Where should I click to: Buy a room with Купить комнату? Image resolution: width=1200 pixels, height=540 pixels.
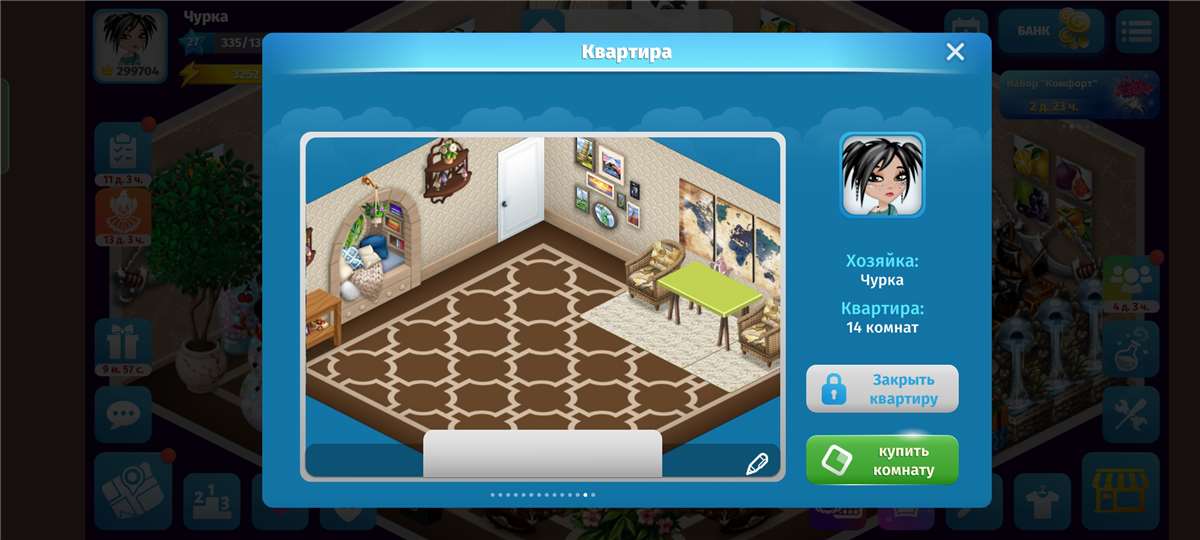pyautogui.click(x=882, y=460)
